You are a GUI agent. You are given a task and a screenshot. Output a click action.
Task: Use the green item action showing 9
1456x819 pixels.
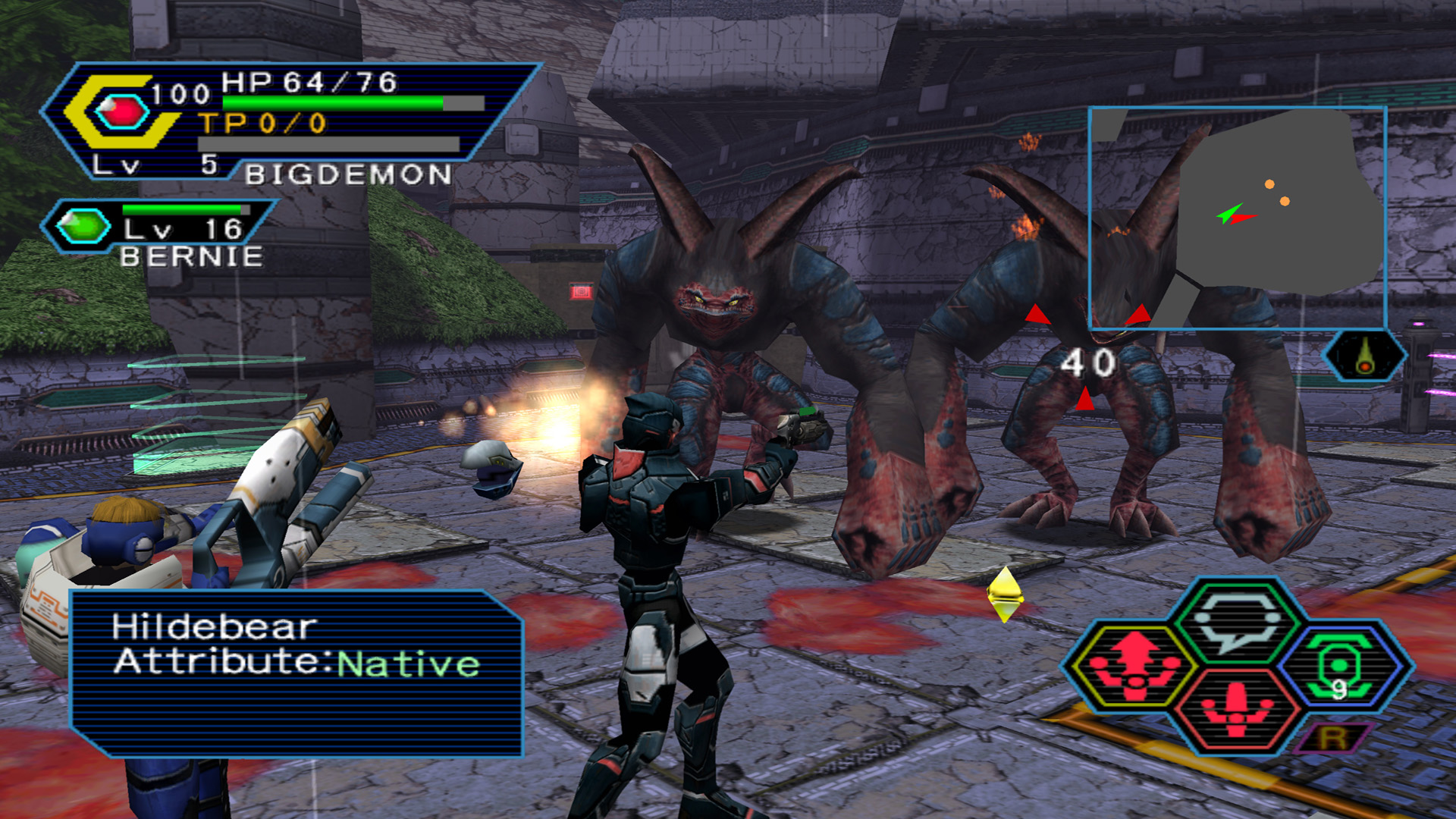(x=1343, y=666)
